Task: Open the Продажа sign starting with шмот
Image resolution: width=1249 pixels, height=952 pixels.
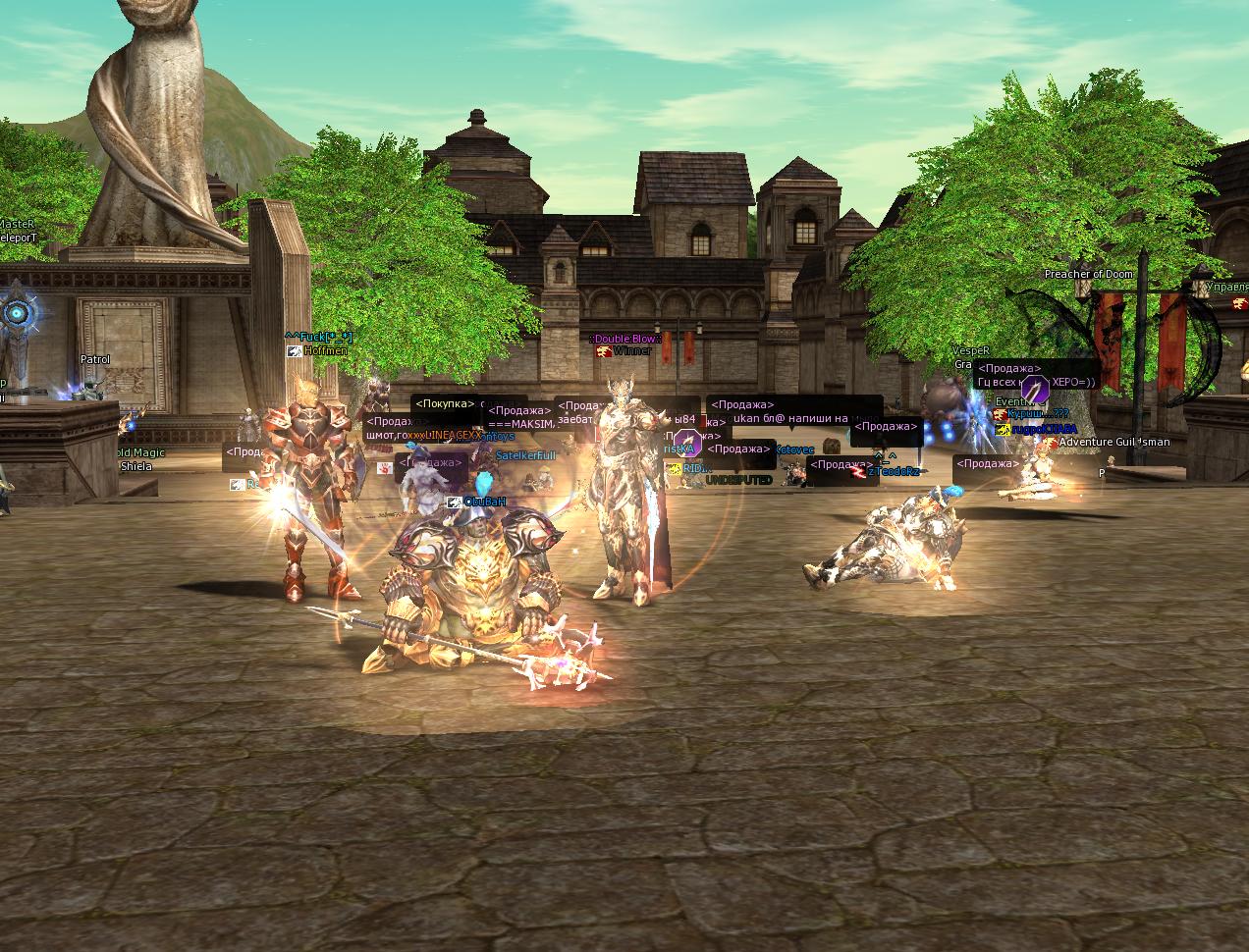Action: point(385,428)
